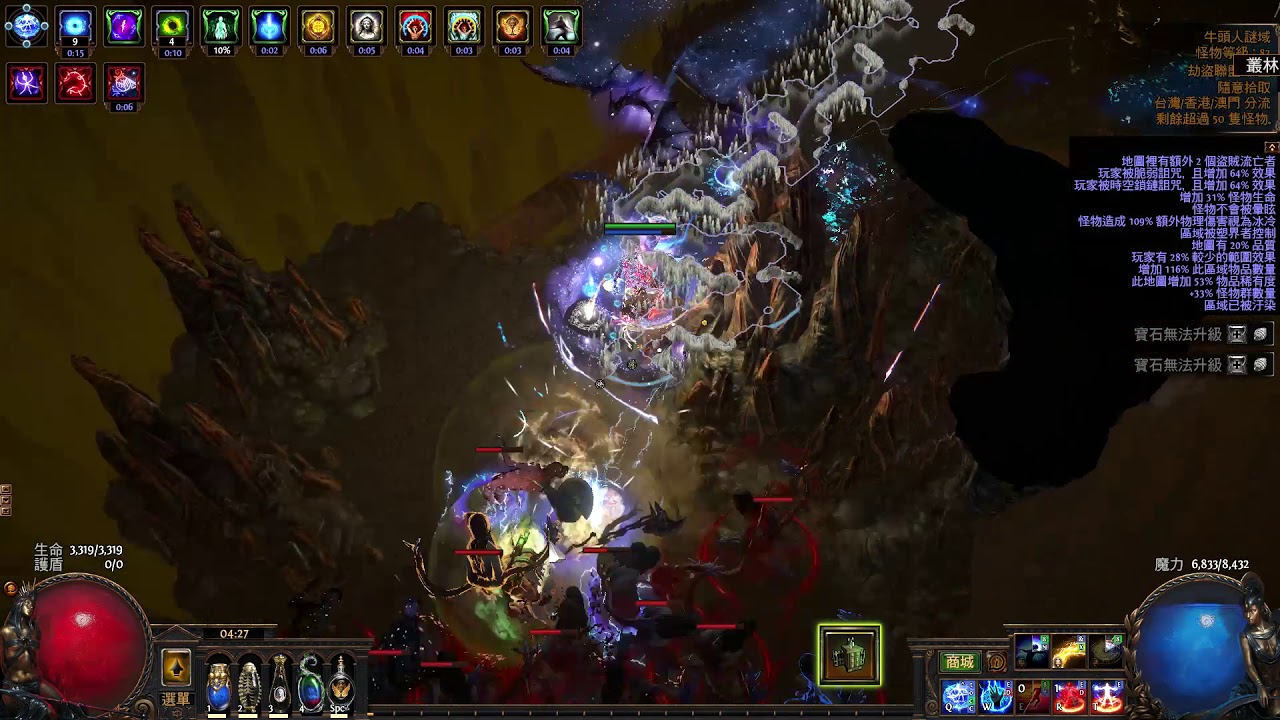Click the orange info button beside 商城
Image resolution: width=1280 pixels, height=720 pixels.
(x=996, y=662)
